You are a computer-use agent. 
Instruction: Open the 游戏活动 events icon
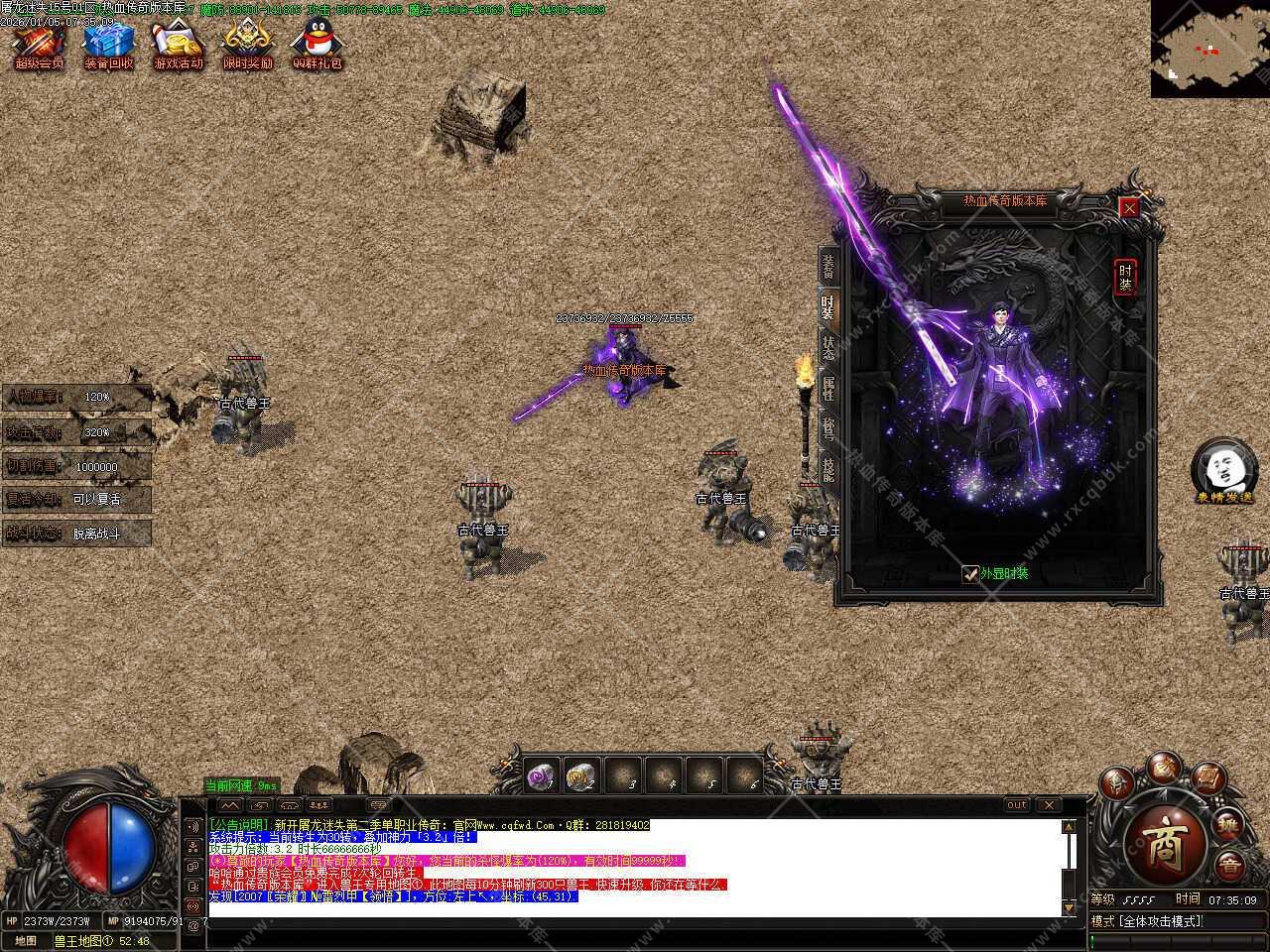[x=178, y=44]
